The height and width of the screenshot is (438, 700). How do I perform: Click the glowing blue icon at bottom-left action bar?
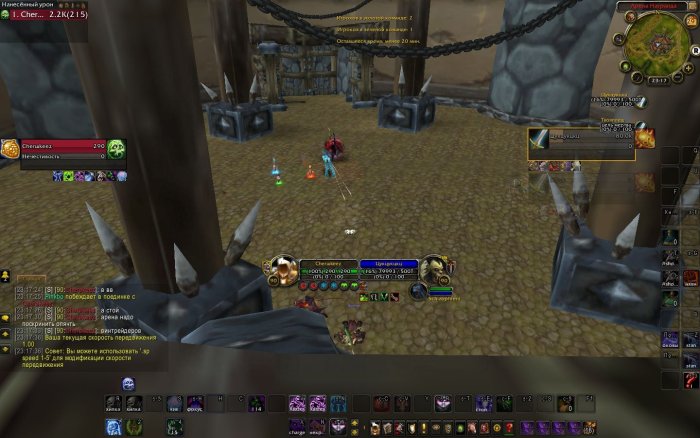coord(116,427)
